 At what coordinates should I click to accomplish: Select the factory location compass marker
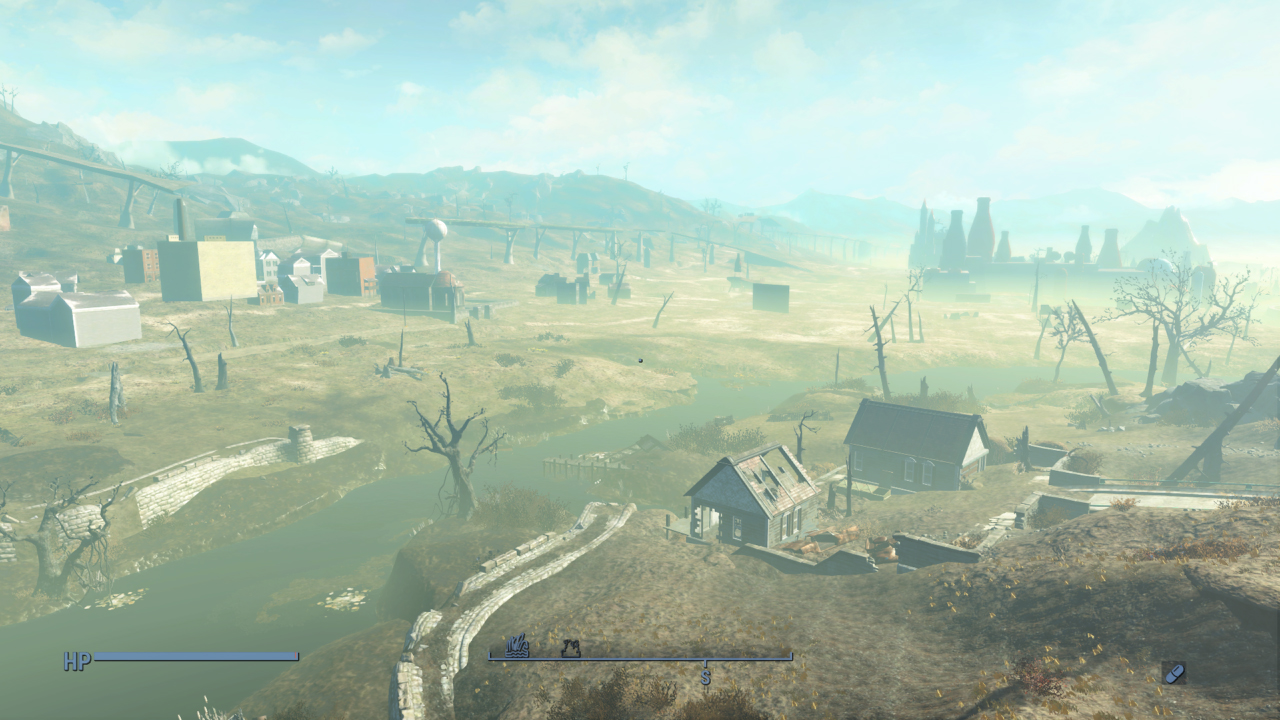(x=571, y=649)
